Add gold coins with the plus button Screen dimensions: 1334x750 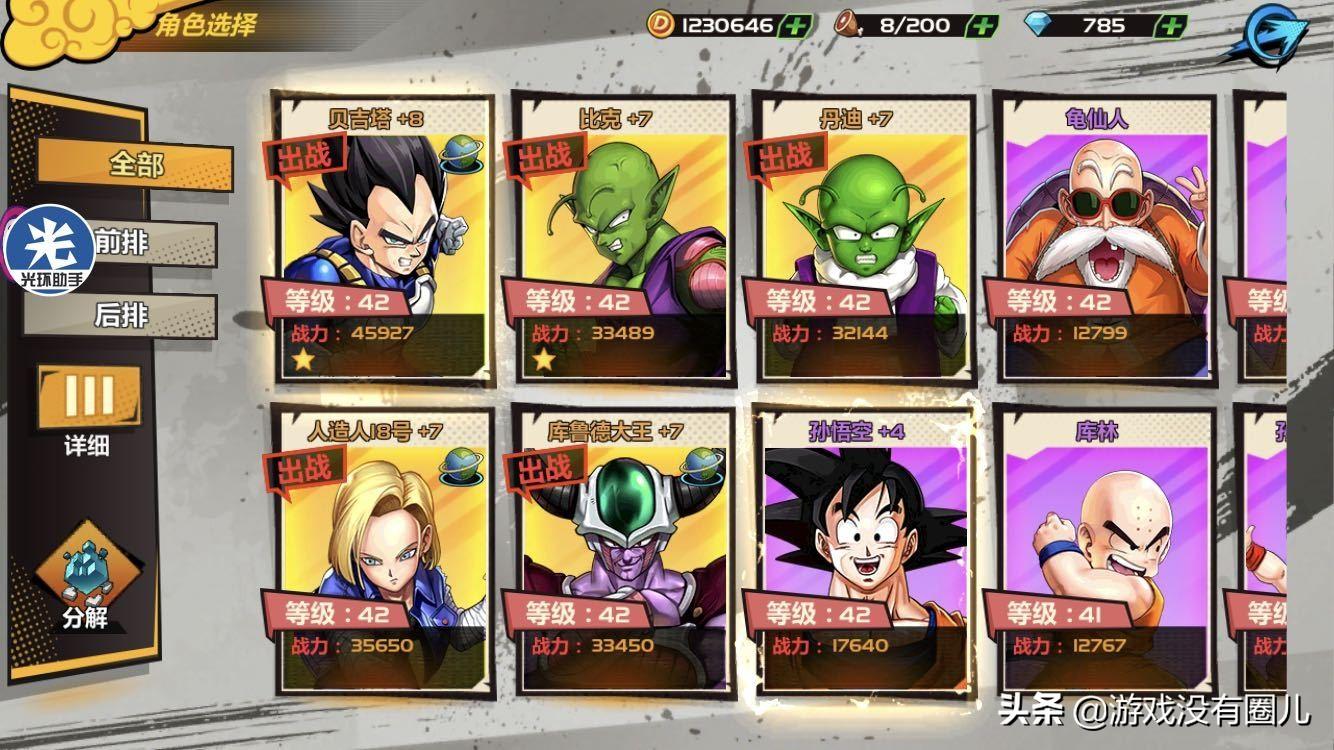[x=793, y=26]
